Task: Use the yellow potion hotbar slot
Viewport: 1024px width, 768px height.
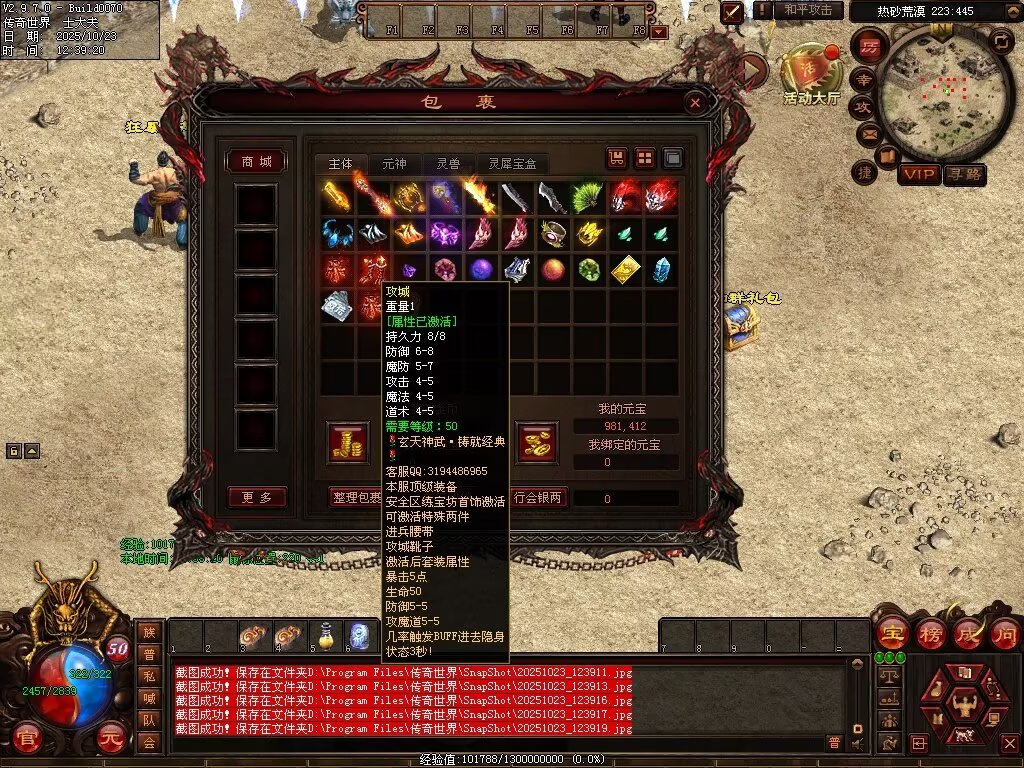Action: (323, 635)
